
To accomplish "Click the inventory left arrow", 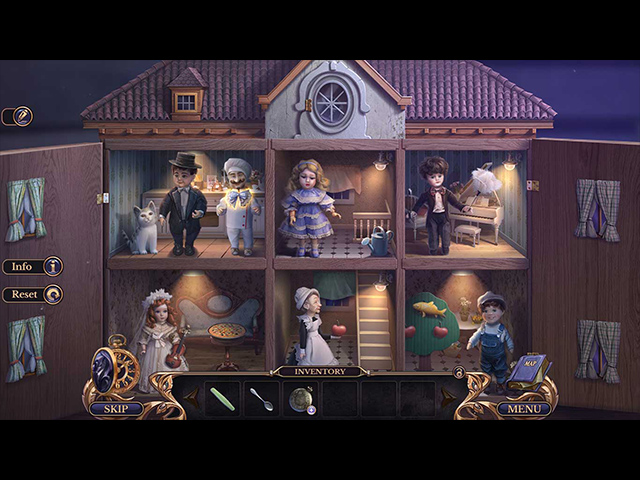I will (x=190, y=399).
